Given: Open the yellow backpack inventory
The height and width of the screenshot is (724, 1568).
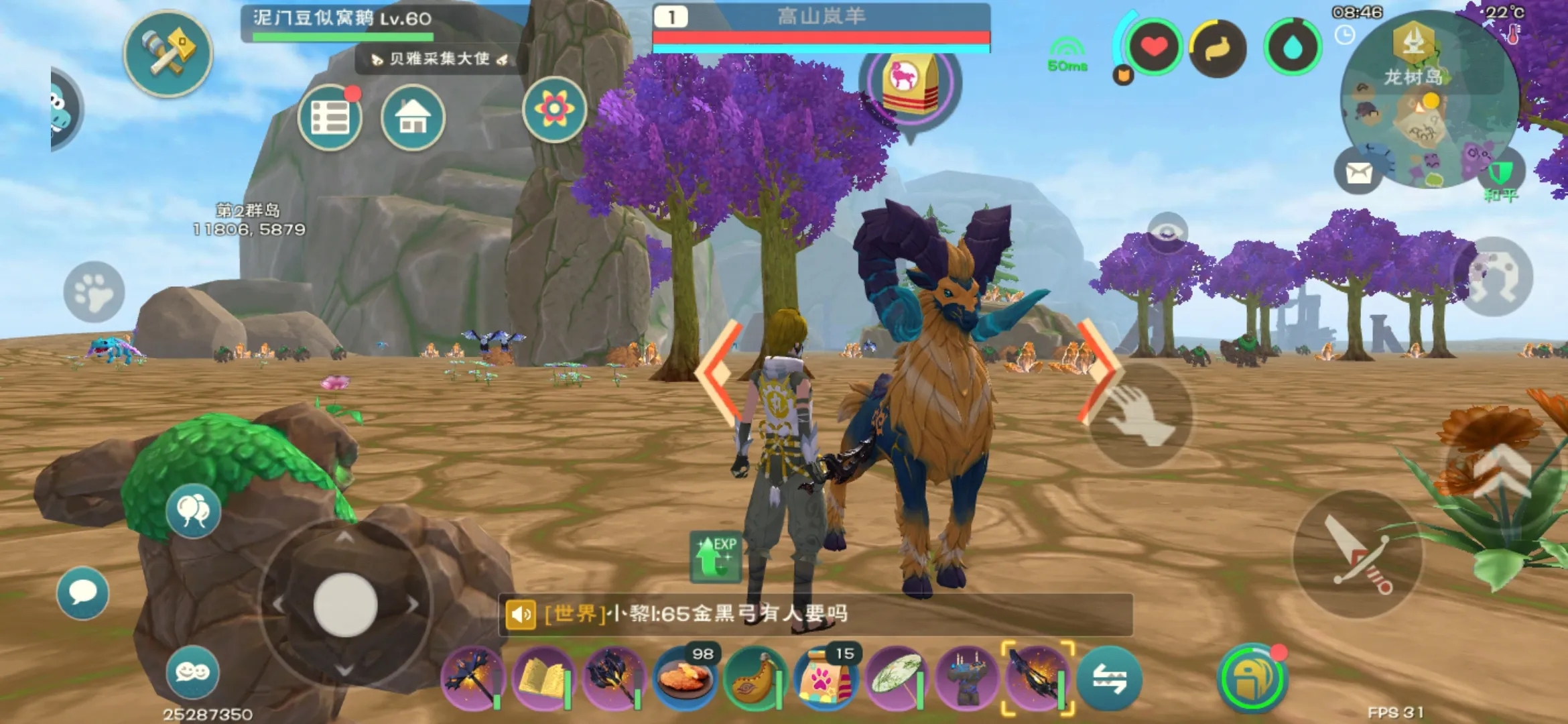Looking at the screenshot, I should (x=1251, y=678).
